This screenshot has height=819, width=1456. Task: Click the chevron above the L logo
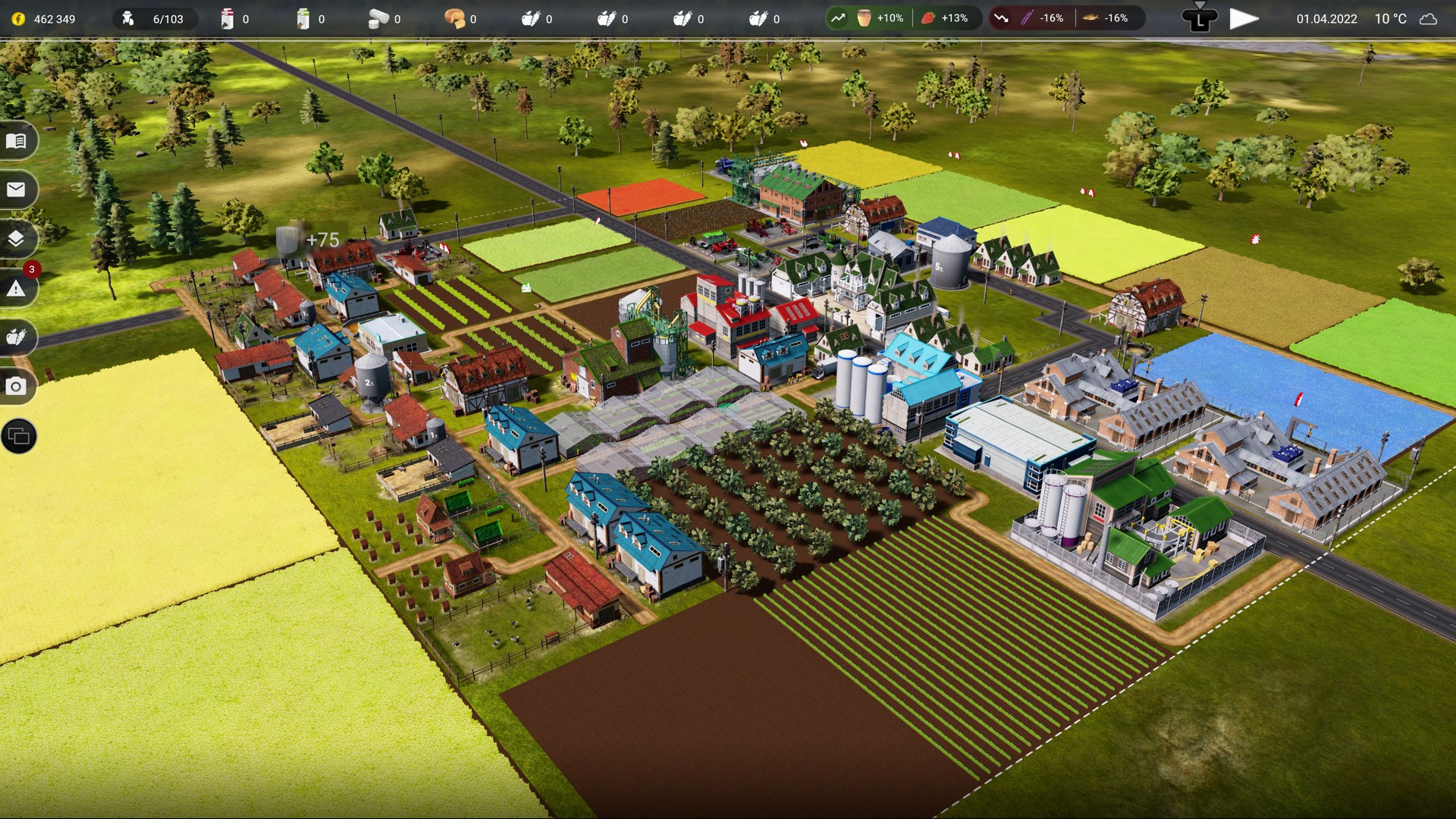pos(1200,6)
